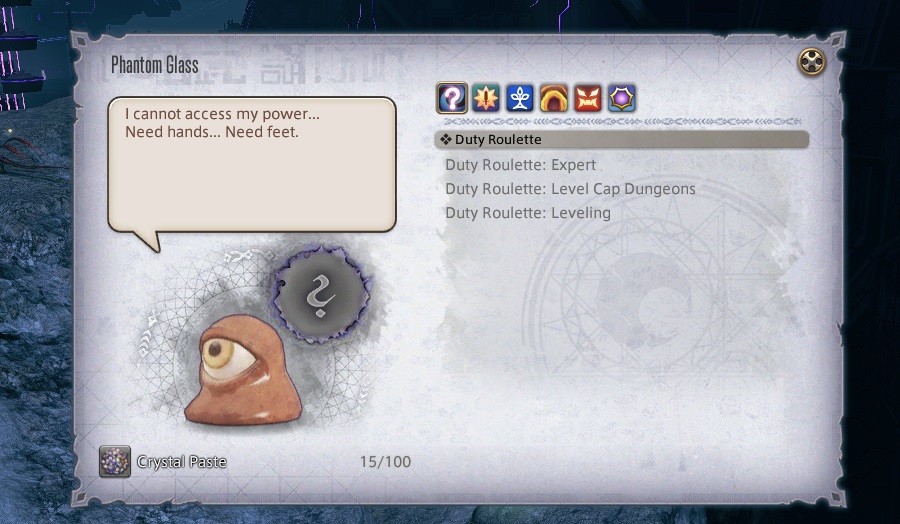Open the purple orb category tab
This screenshot has height=524, width=900.
621,98
